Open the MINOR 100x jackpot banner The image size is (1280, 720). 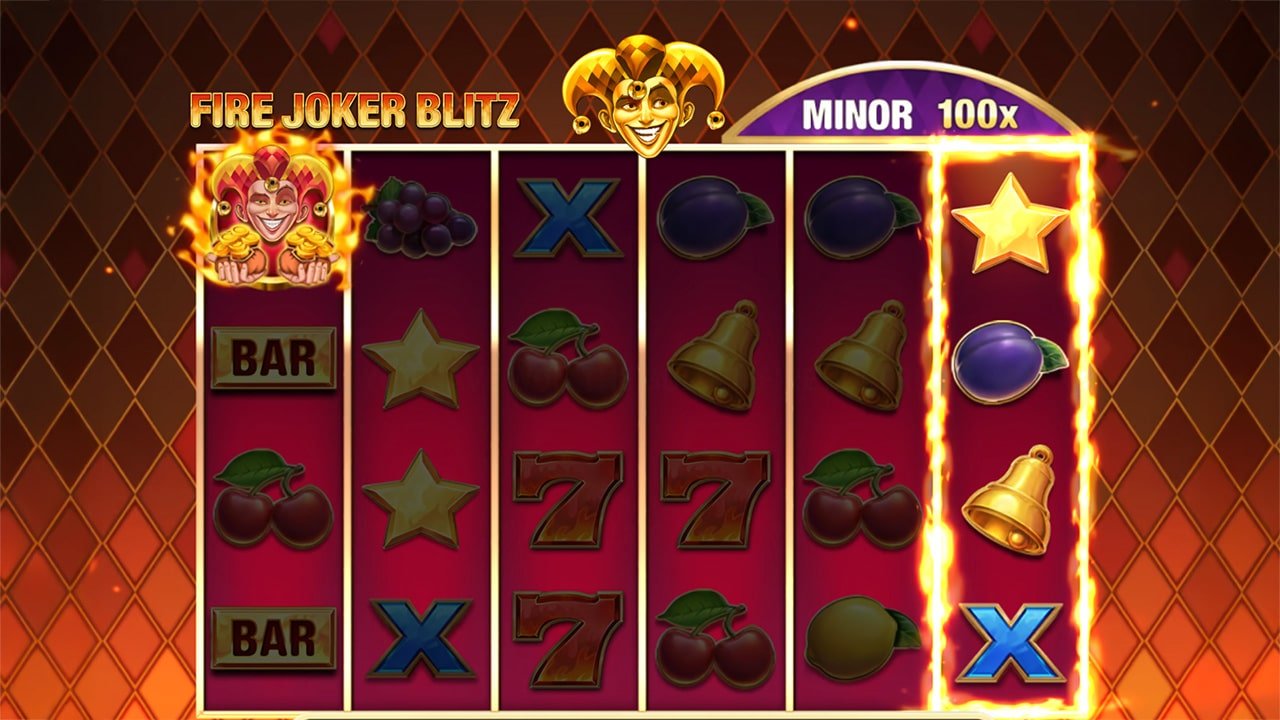point(905,112)
